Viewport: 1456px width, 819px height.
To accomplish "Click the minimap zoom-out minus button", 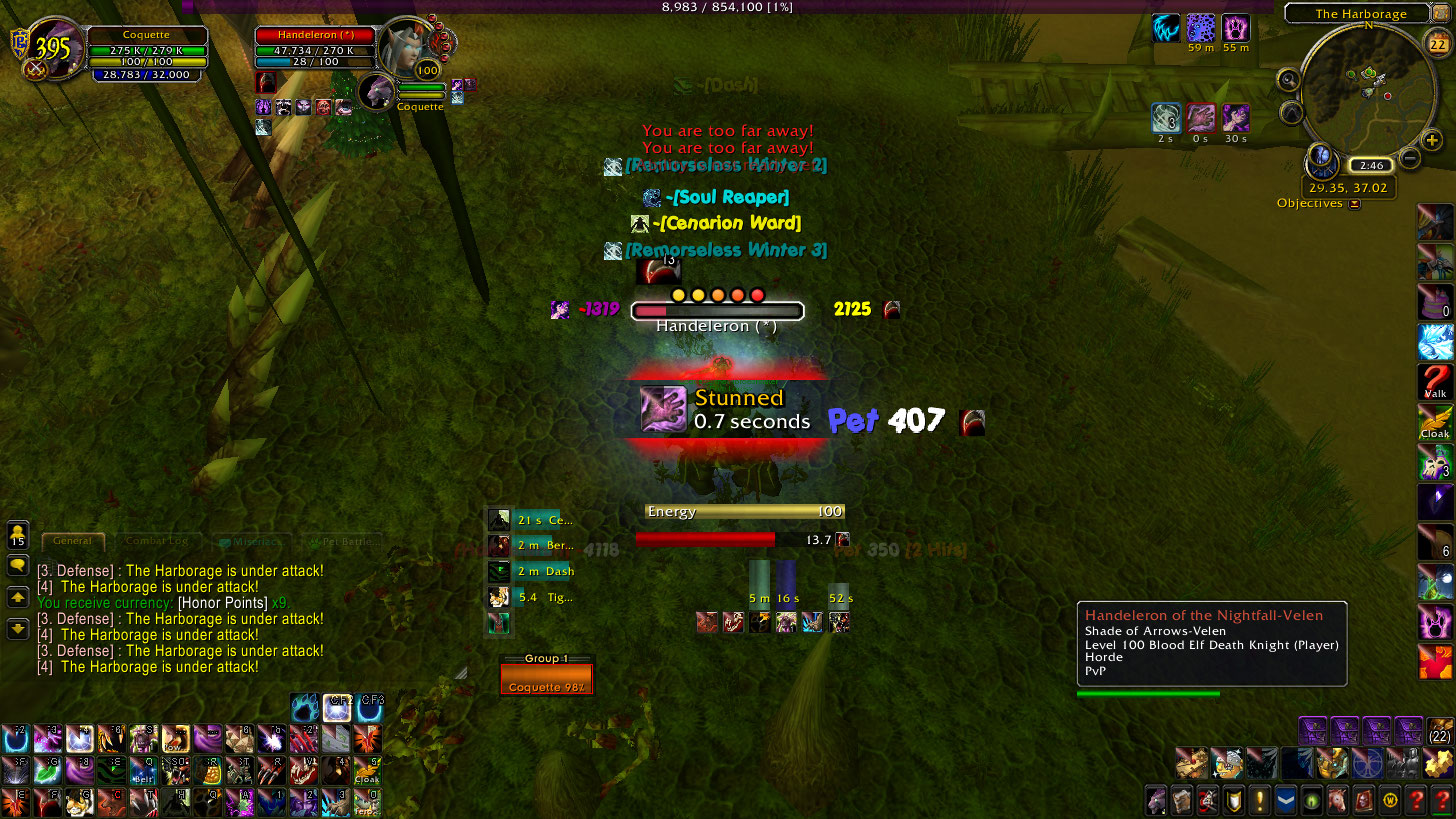I will coord(1410,157).
